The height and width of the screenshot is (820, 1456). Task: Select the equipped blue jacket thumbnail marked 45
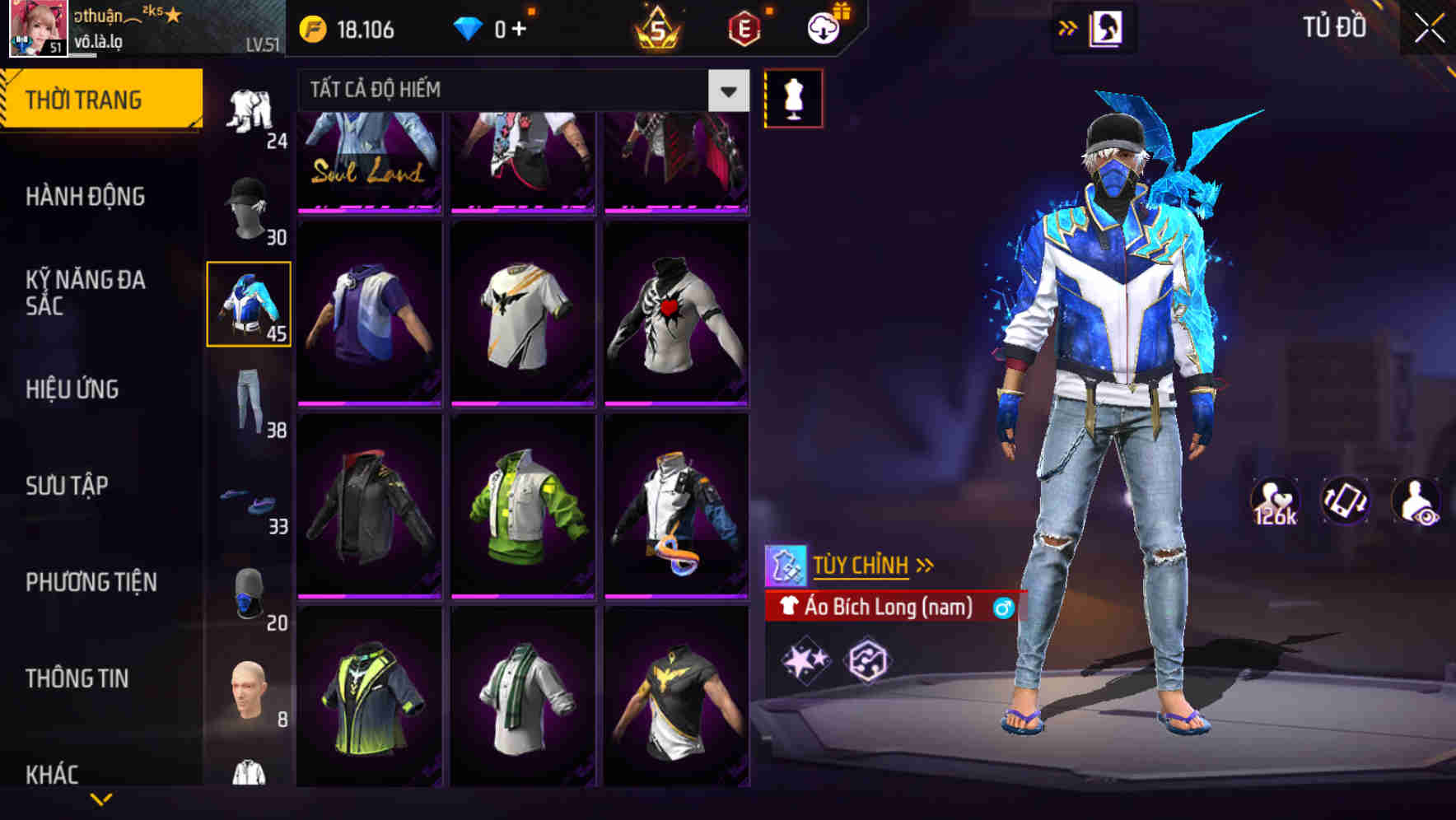249,305
